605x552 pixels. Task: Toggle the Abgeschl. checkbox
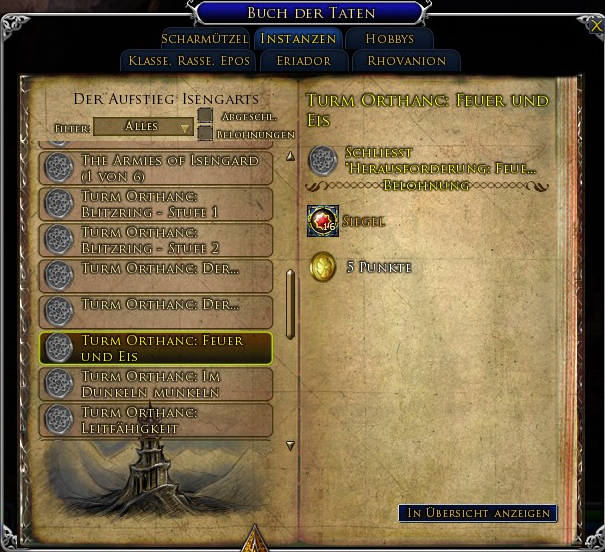pyautogui.click(x=205, y=116)
